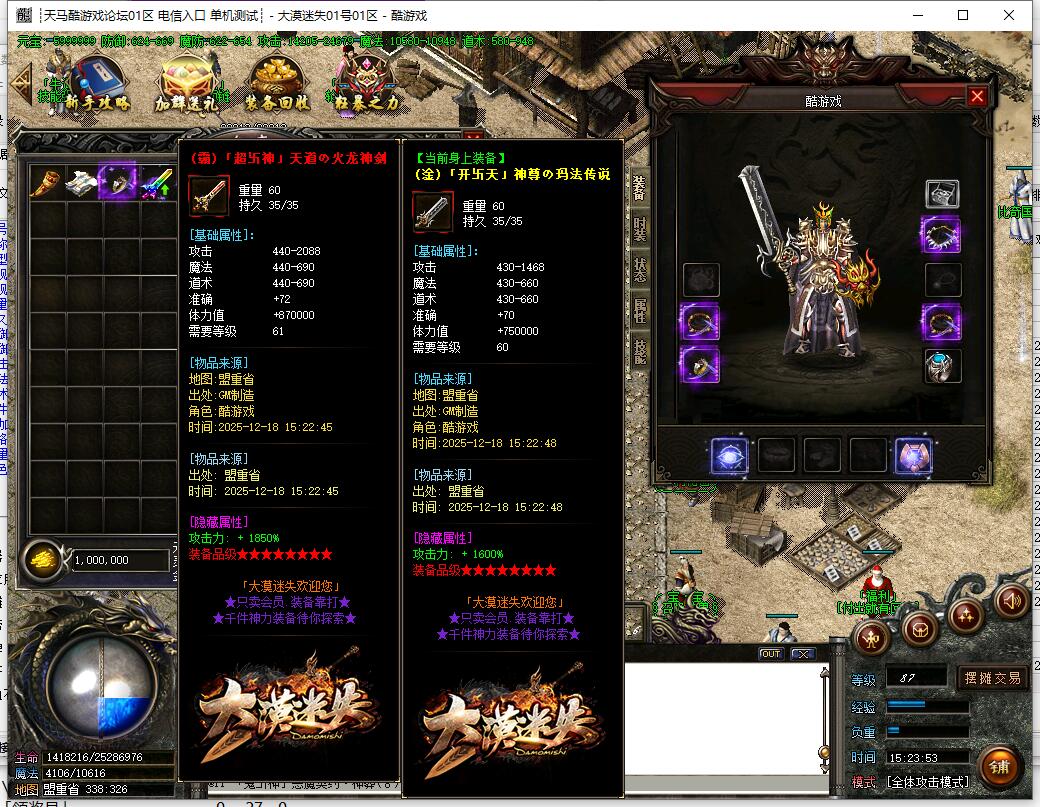Pick the purple-glowing bag slot item

click(119, 183)
